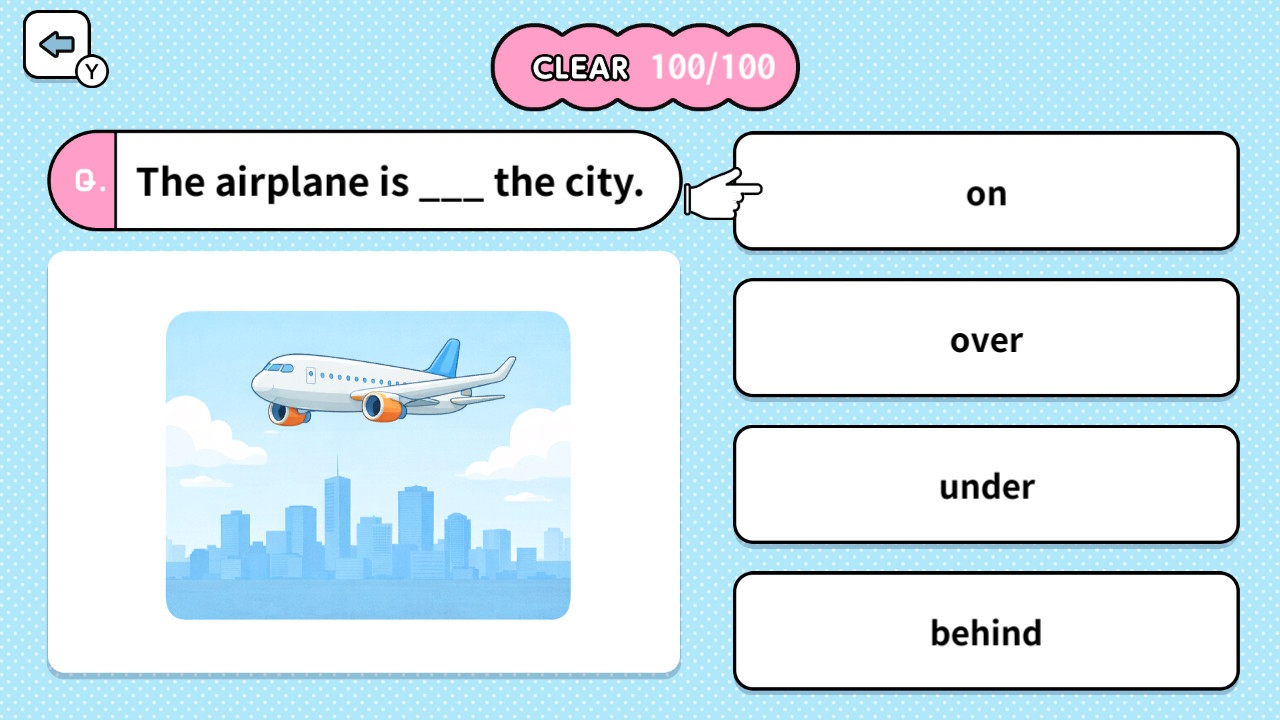1280x720 pixels.
Task: Click the 100/100 score text
Action: 712,68
